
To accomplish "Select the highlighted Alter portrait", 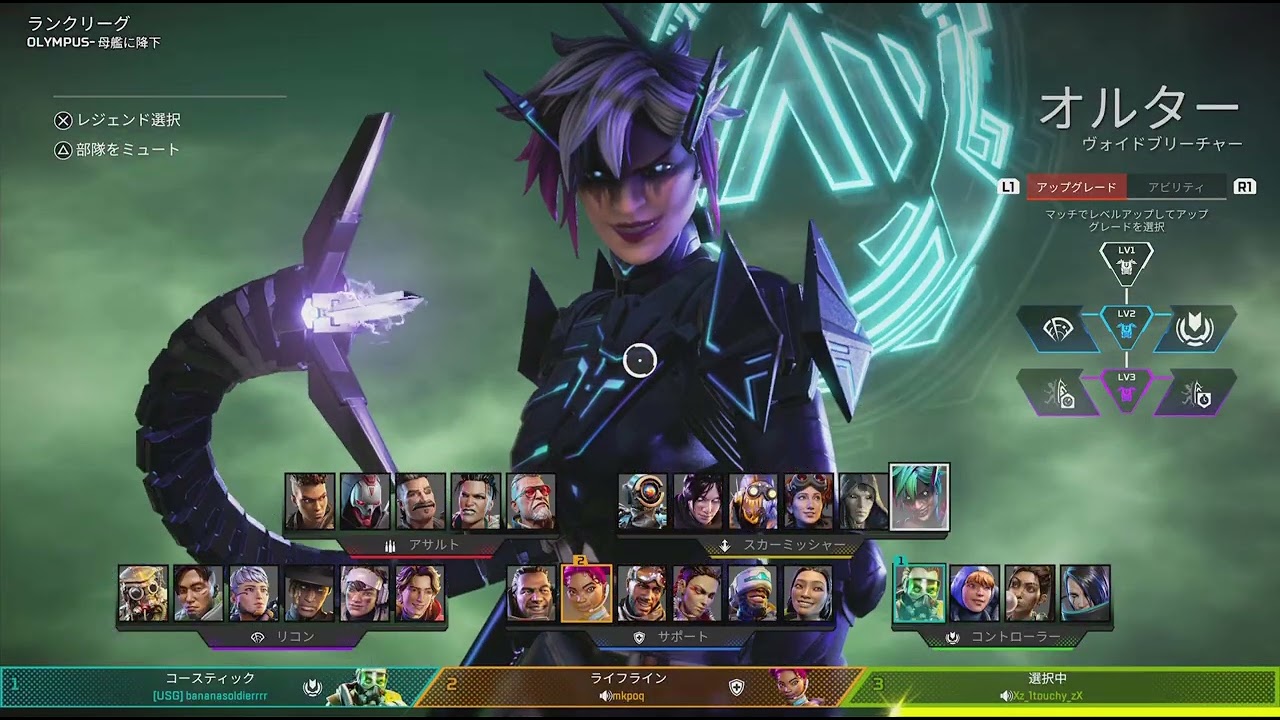I will [x=919, y=497].
